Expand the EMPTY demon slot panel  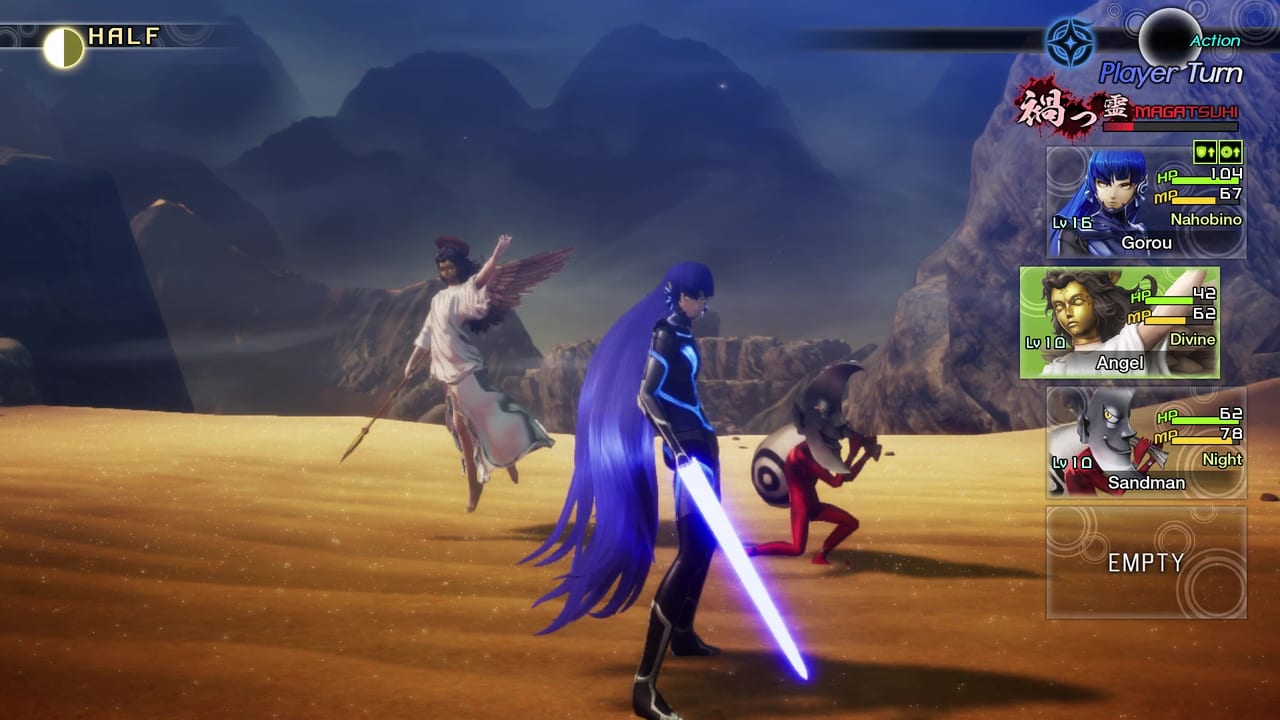[x=1145, y=562]
